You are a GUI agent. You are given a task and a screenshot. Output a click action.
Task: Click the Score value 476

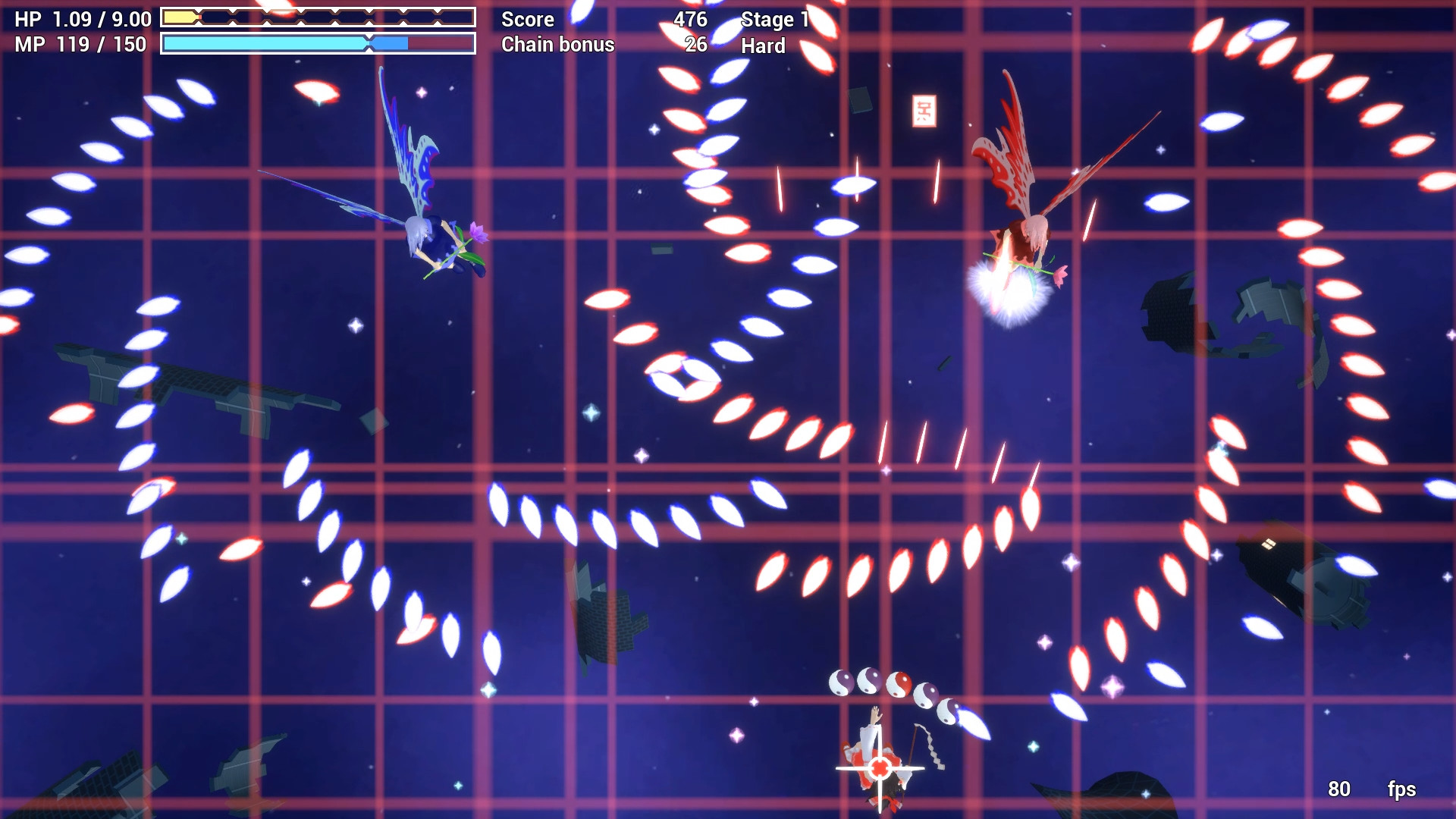pyautogui.click(x=691, y=19)
